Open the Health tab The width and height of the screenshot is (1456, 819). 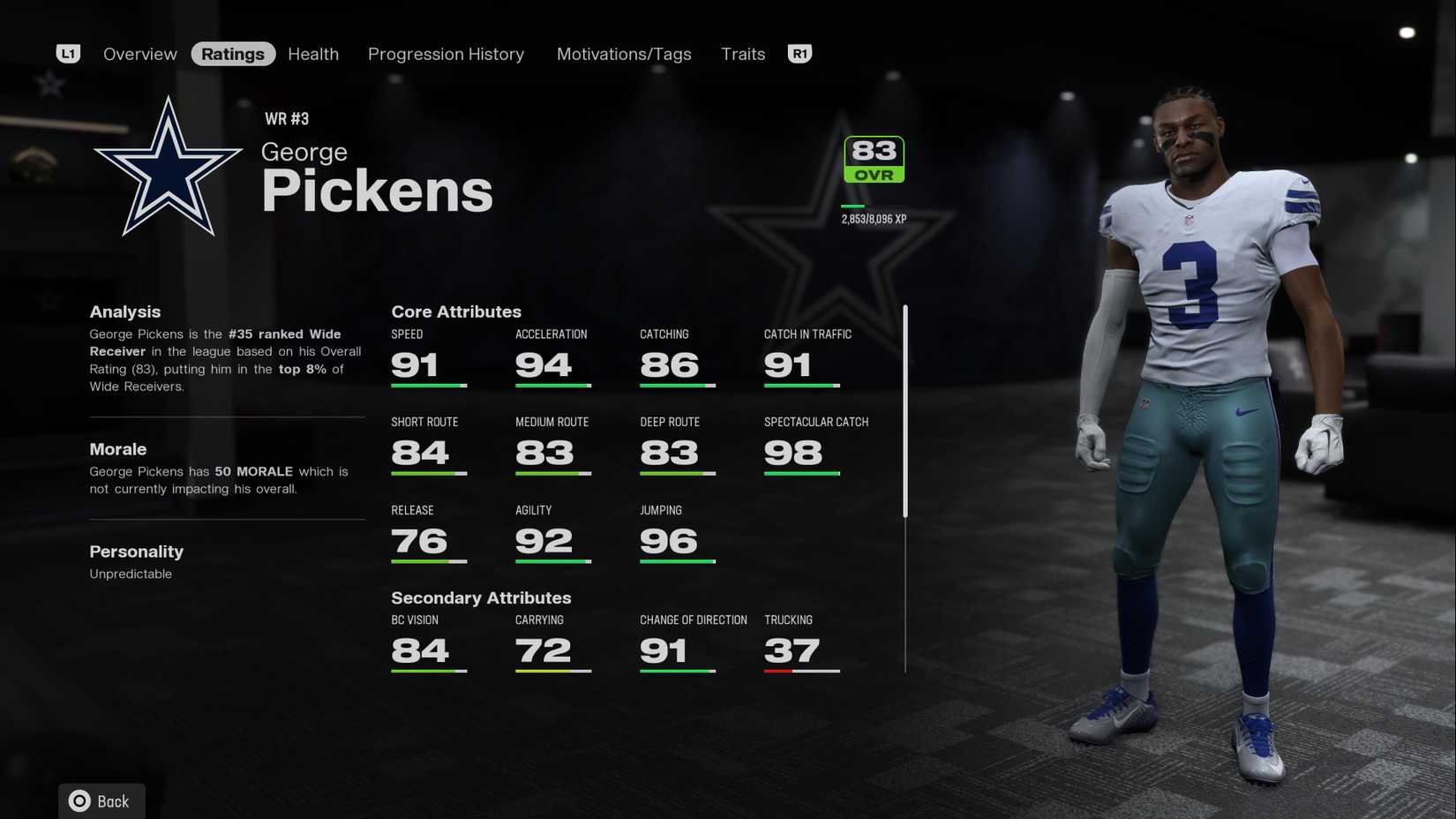312,54
